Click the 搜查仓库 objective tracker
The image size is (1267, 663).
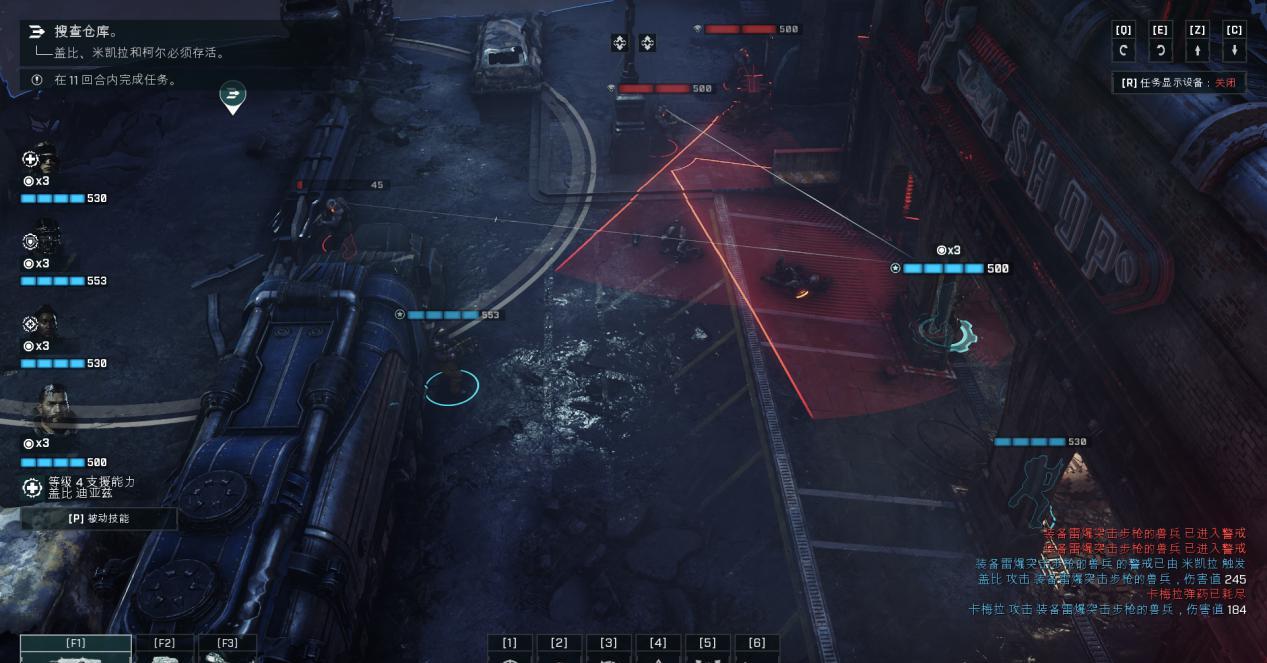(85, 32)
